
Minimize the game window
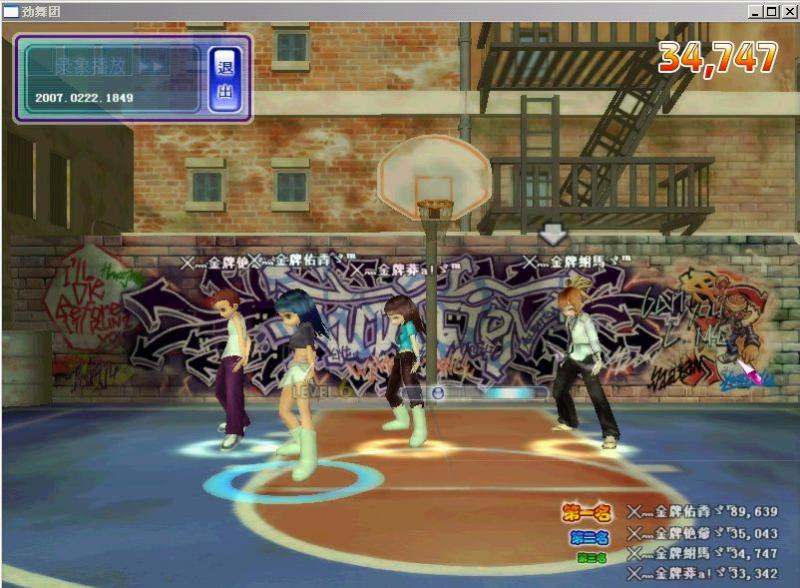pyautogui.click(x=756, y=12)
